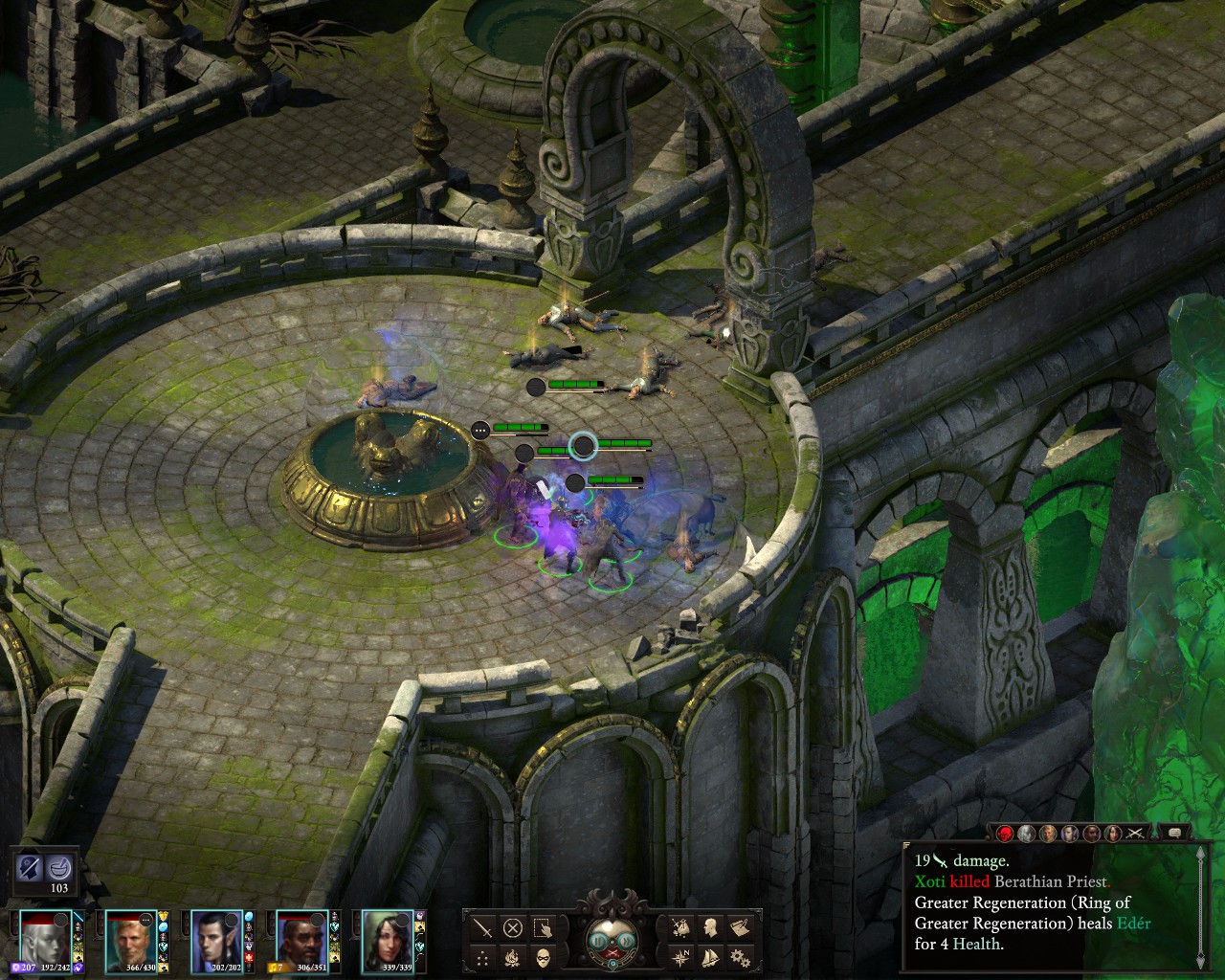
Task: Open the area map compass icon
Action: click(680, 956)
